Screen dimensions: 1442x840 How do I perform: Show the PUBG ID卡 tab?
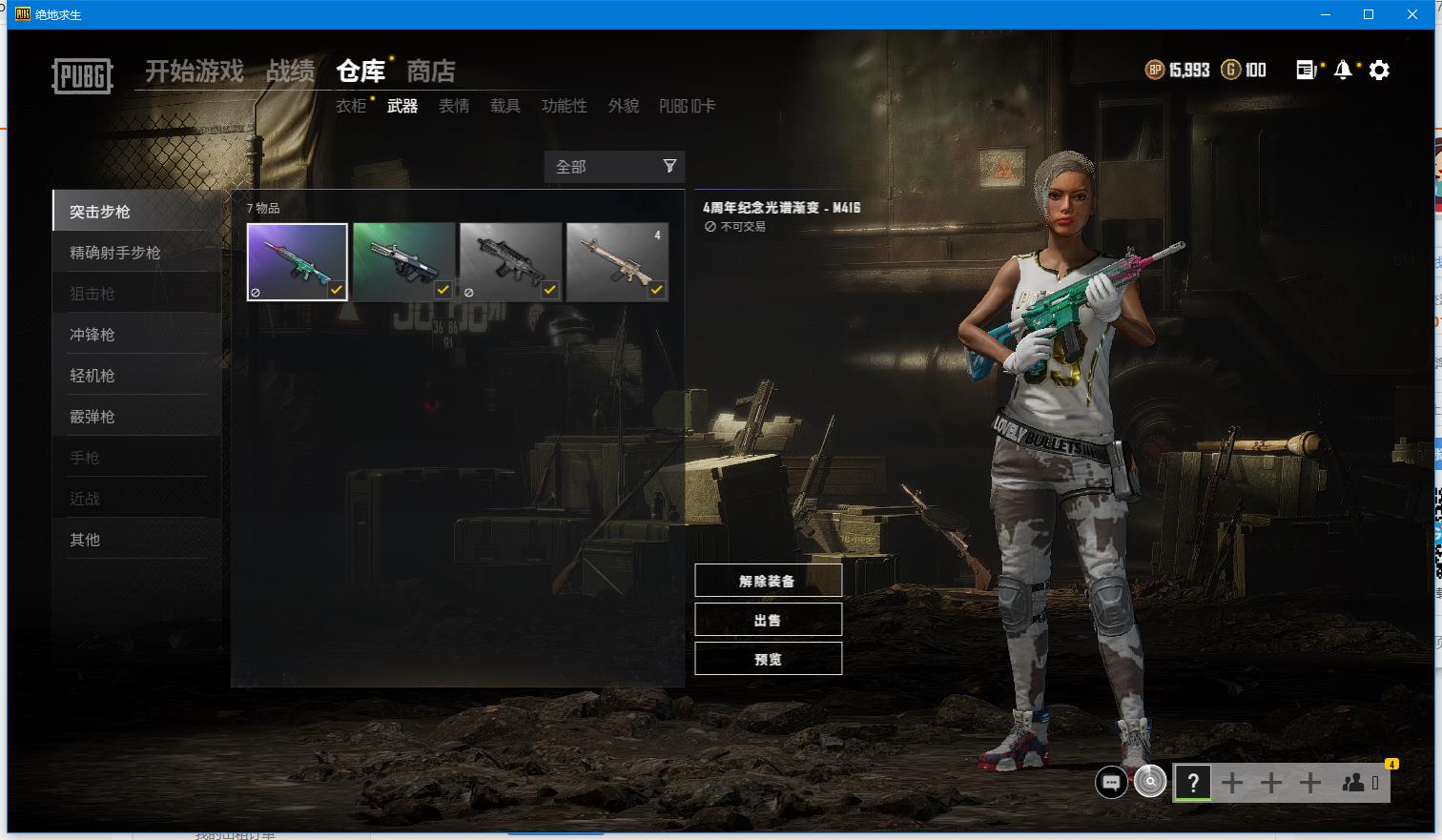pyautogui.click(x=687, y=106)
